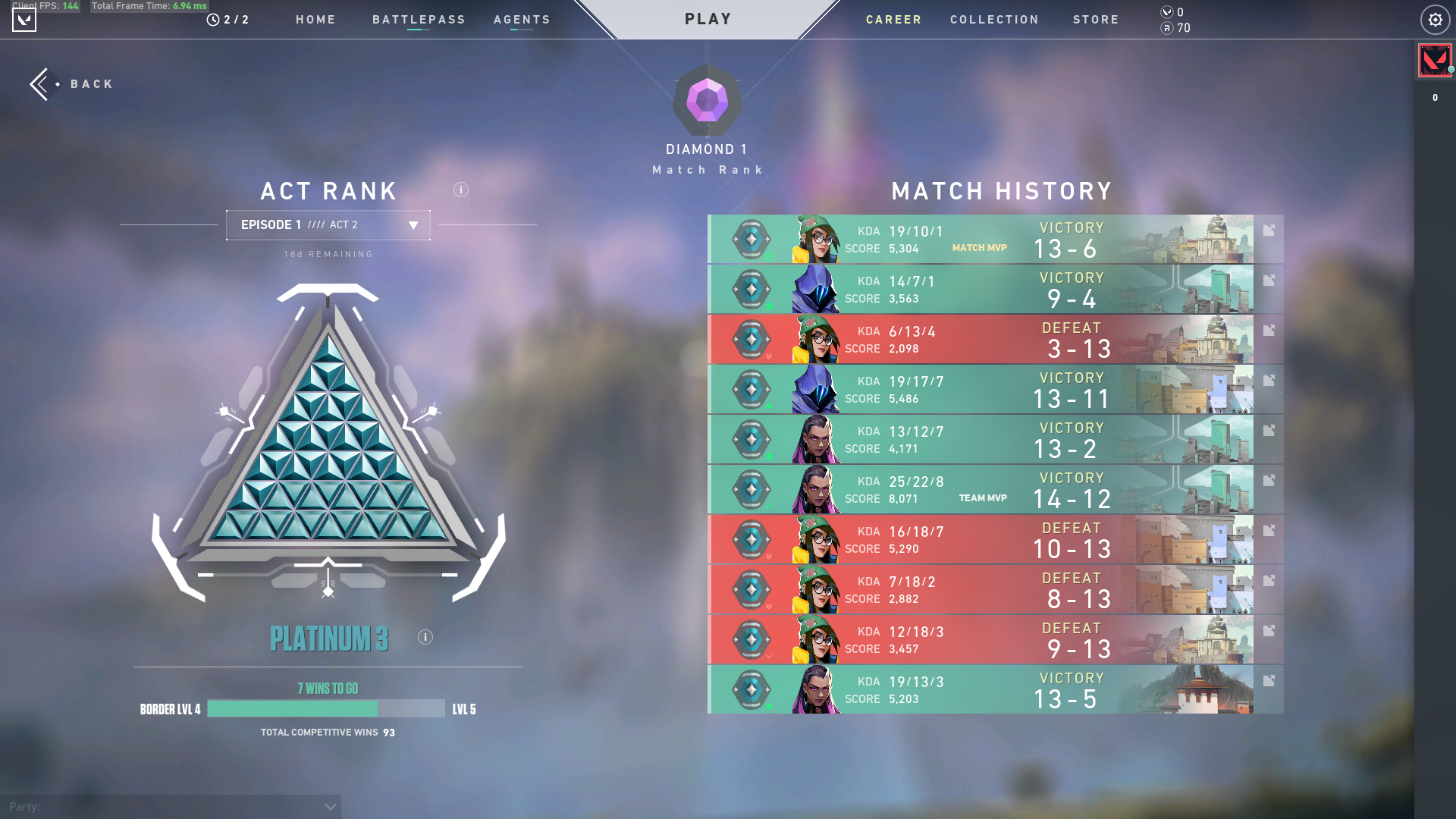Click the info icon next to PLATINUM 3
Screen dimensions: 1456x819
[x=425, y=637]
